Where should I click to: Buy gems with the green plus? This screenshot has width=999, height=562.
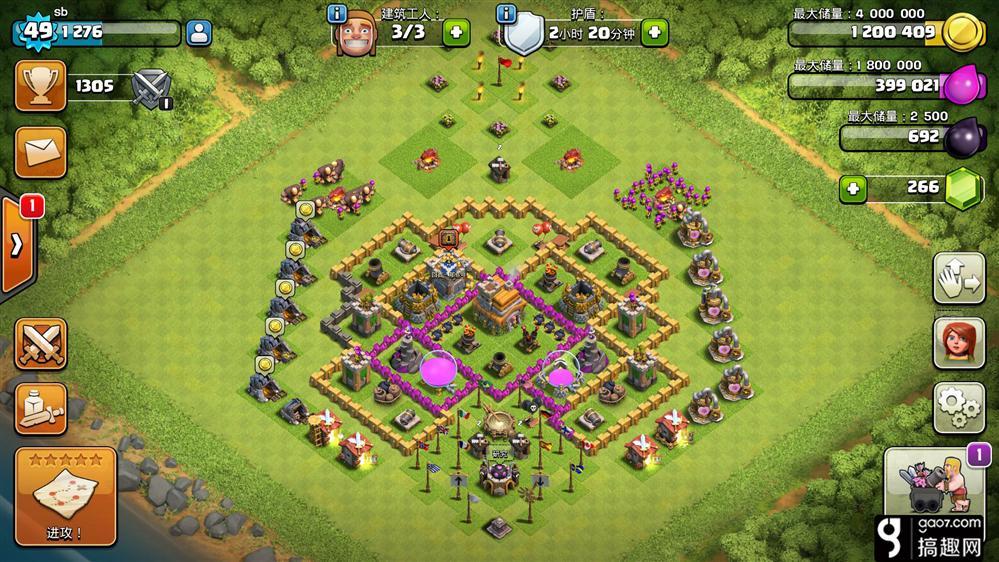(853, 187)
